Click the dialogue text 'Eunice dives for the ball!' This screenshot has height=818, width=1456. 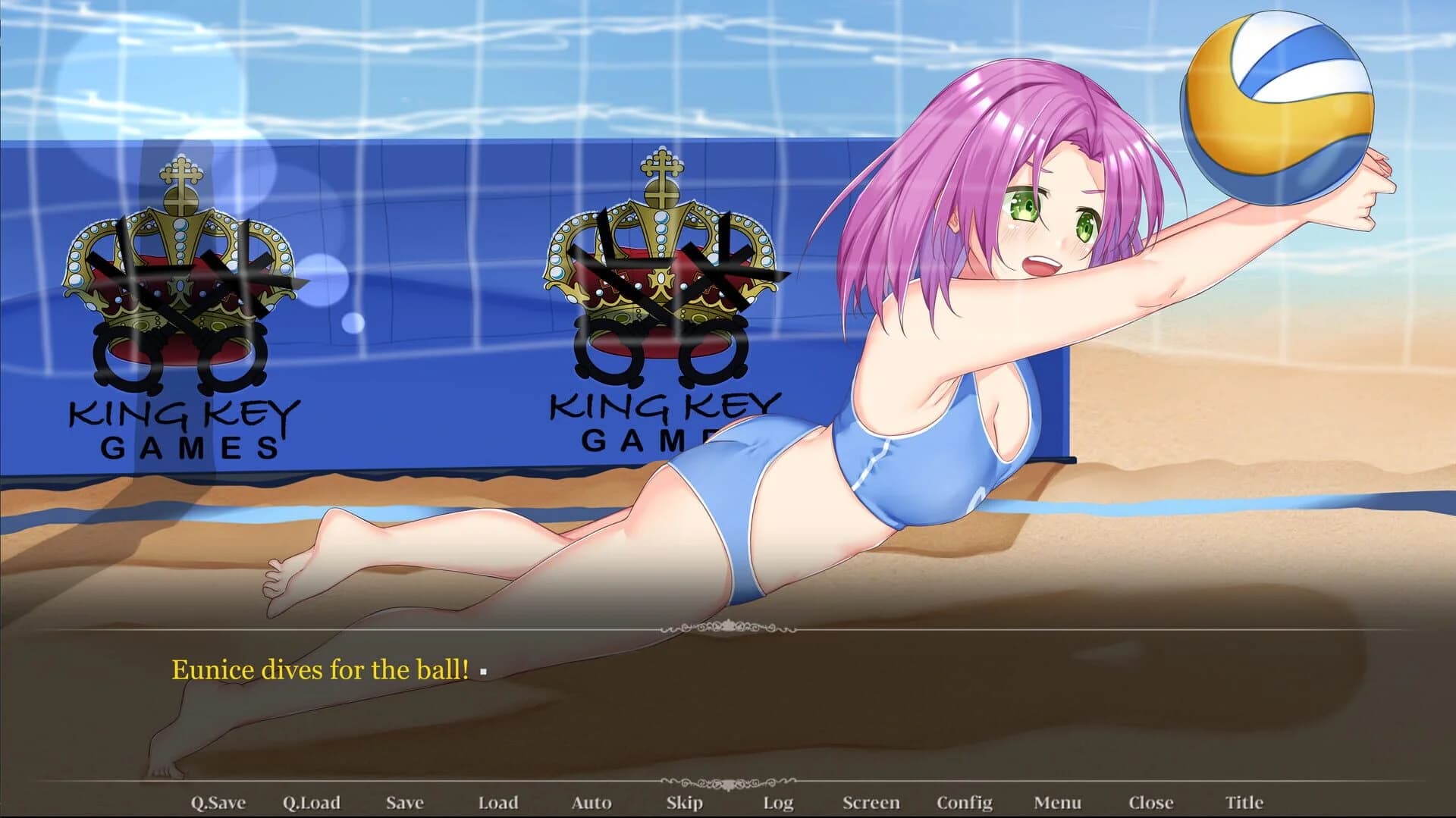click(x=322, y=669)
